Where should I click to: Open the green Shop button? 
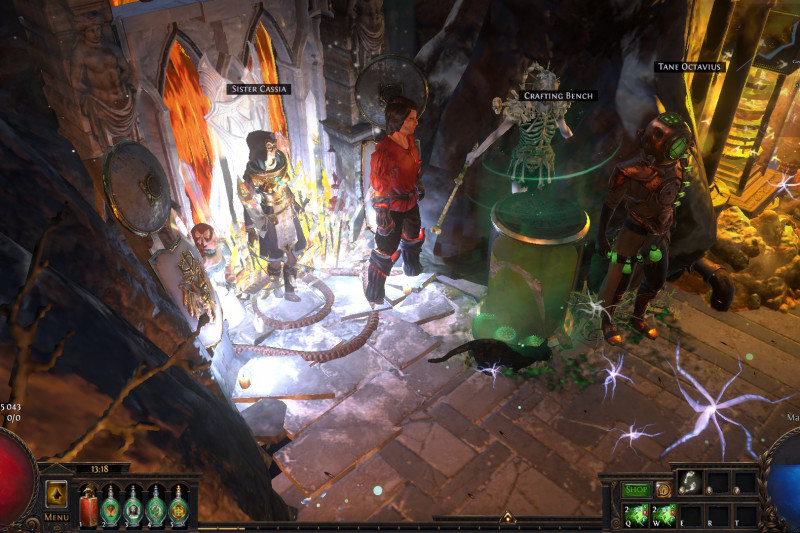tap(636, 489)
